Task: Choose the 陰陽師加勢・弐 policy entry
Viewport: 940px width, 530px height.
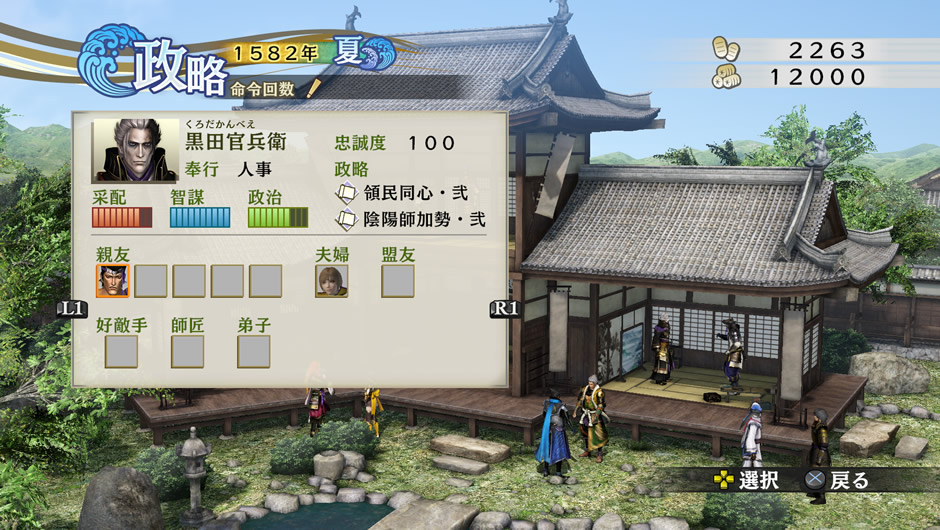Action: coord(410,219)
